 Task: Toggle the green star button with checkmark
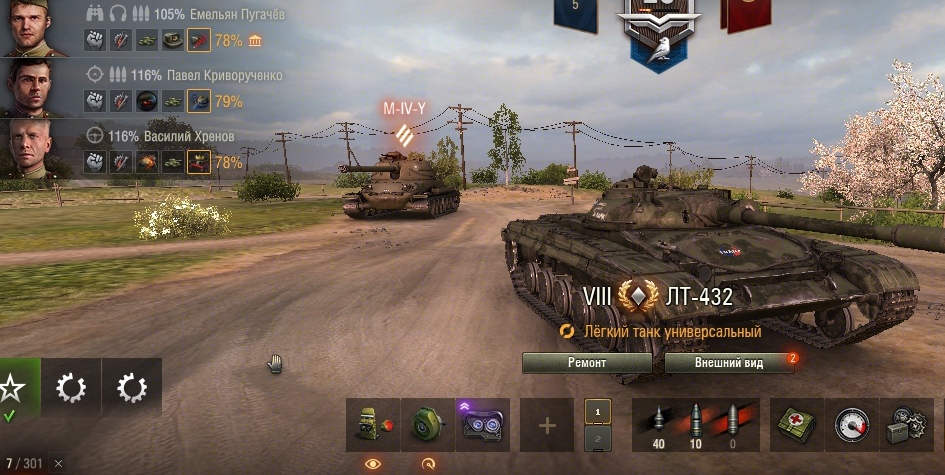click(x=15, y=388)
